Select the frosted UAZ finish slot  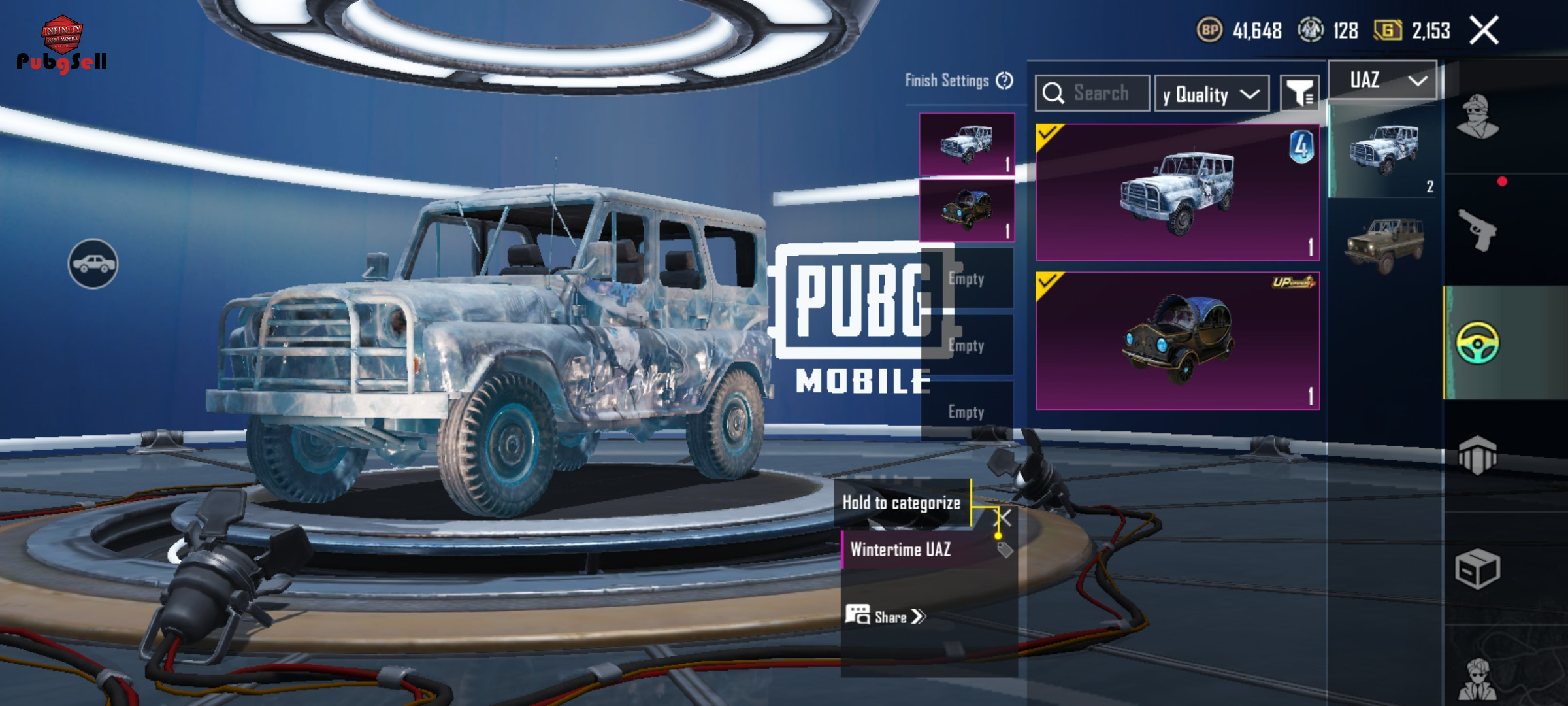[967, 144]
